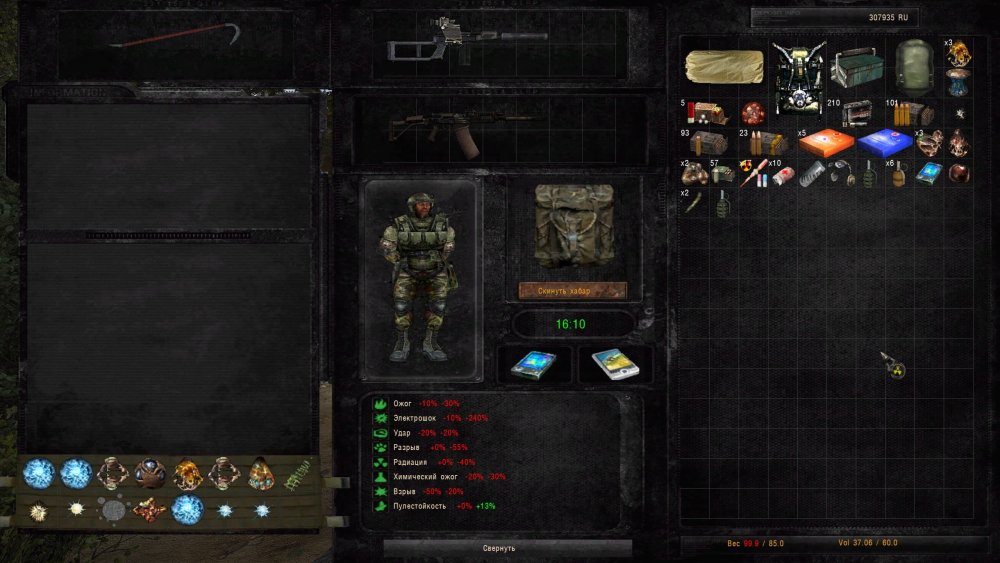This screenshot has width=1000, height=563.
Task: Click the 'Свернуть' button
Action: point(507,548)
